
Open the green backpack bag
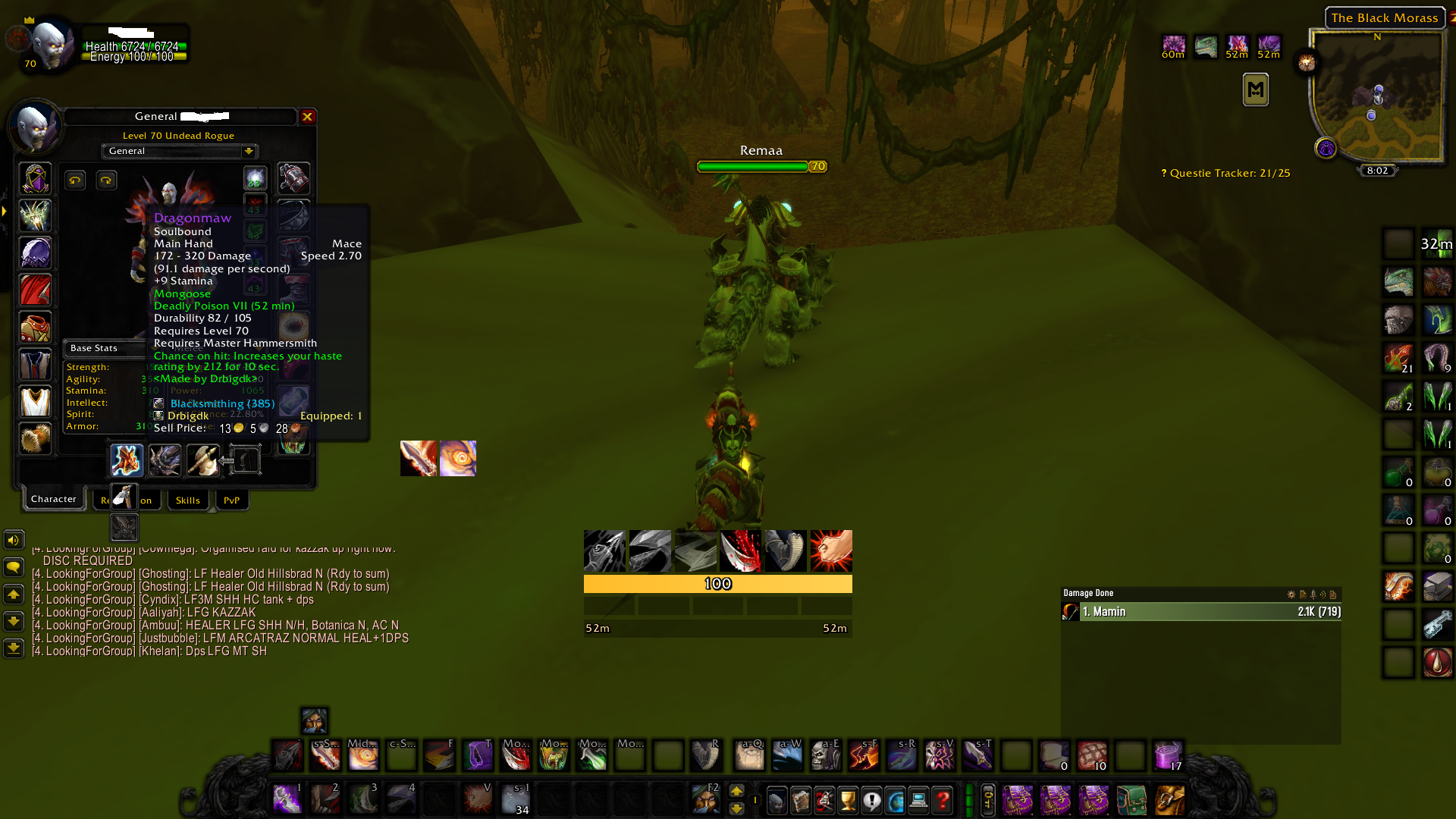pos(1131,800)
